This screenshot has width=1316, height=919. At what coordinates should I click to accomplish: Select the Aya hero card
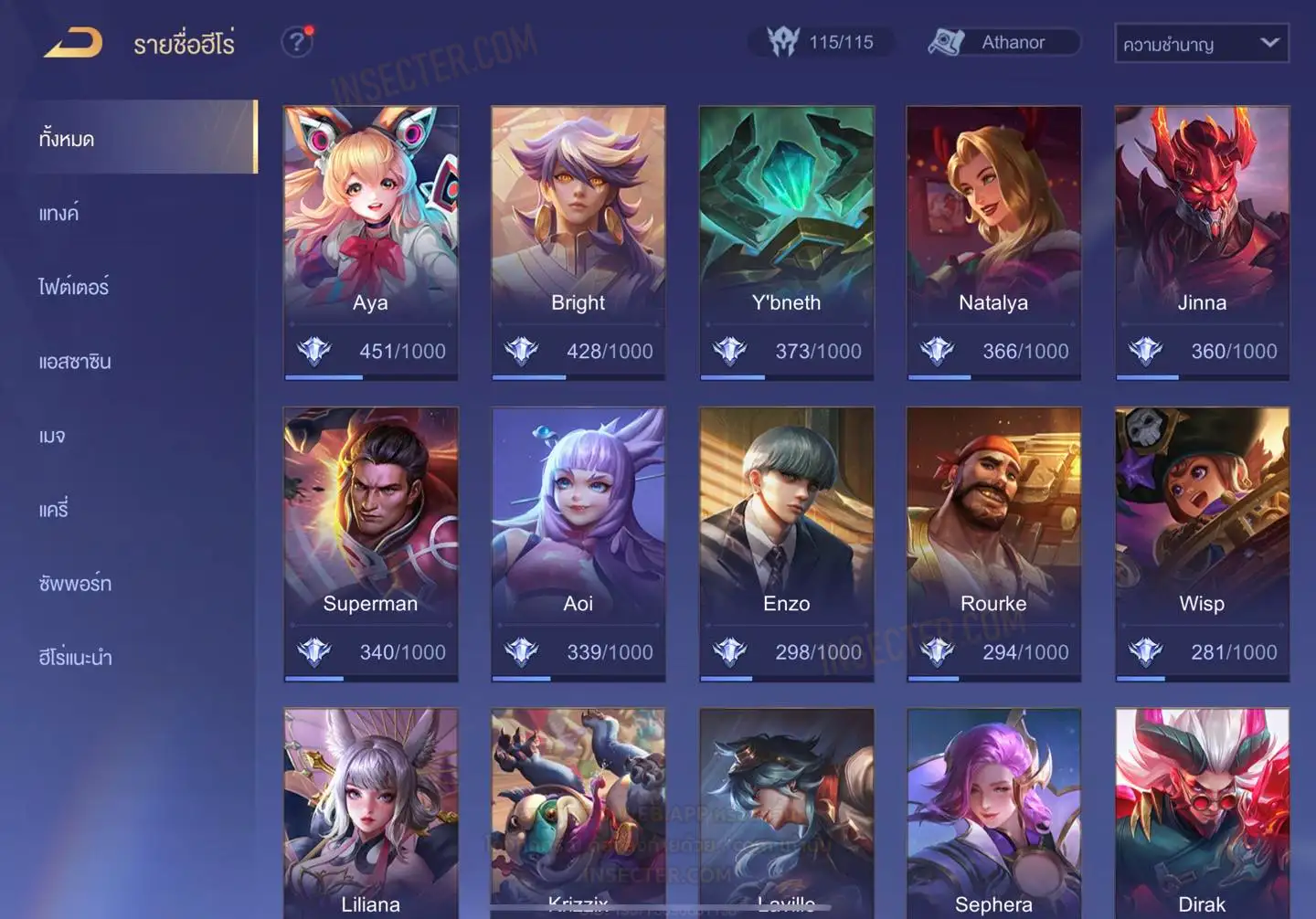pos(370,241)
